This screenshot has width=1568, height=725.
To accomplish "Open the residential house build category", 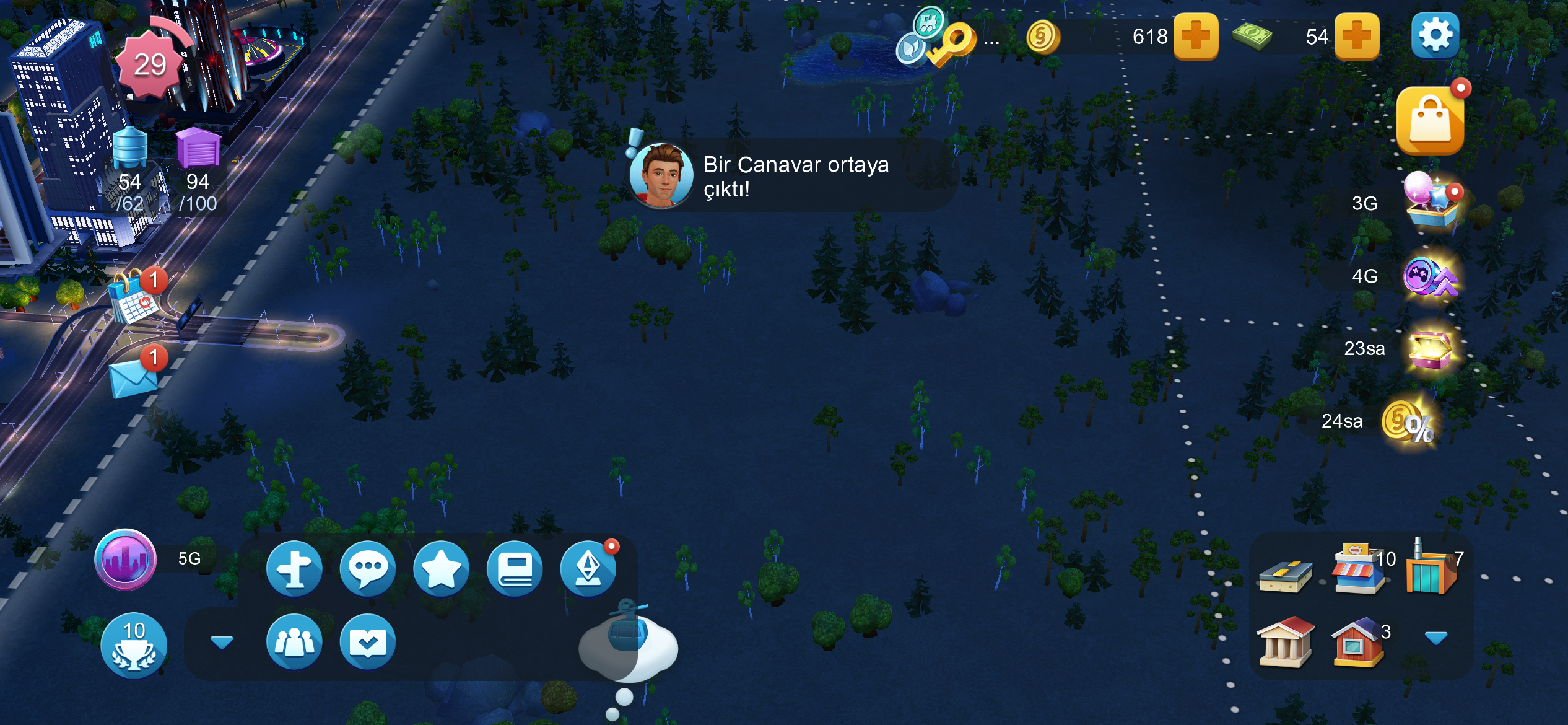I will (x=1358, y=642).
